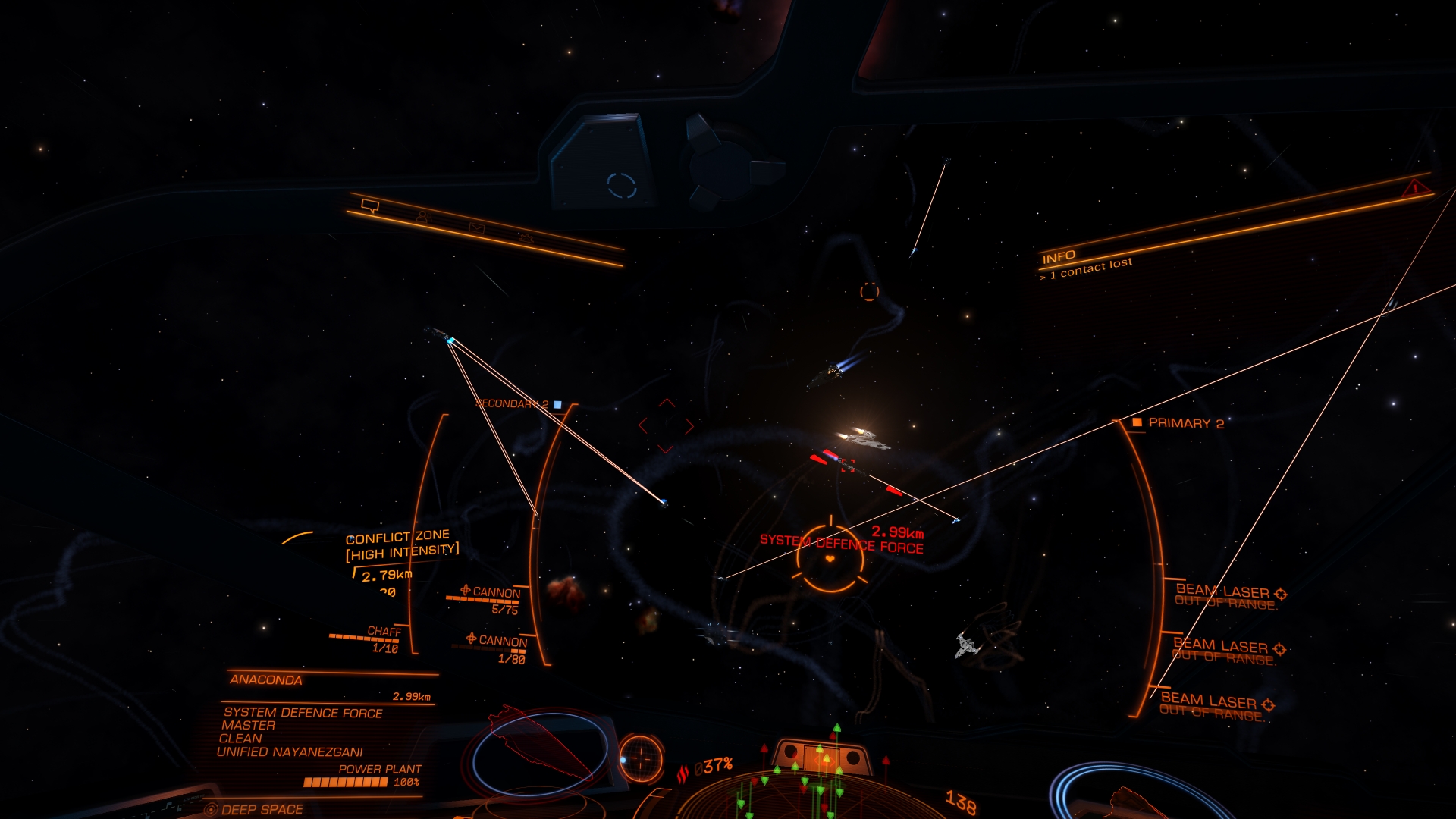Select the first Beam Laser in Primary 2
The image size is (1456, 819).
[x=1222, y=591]
